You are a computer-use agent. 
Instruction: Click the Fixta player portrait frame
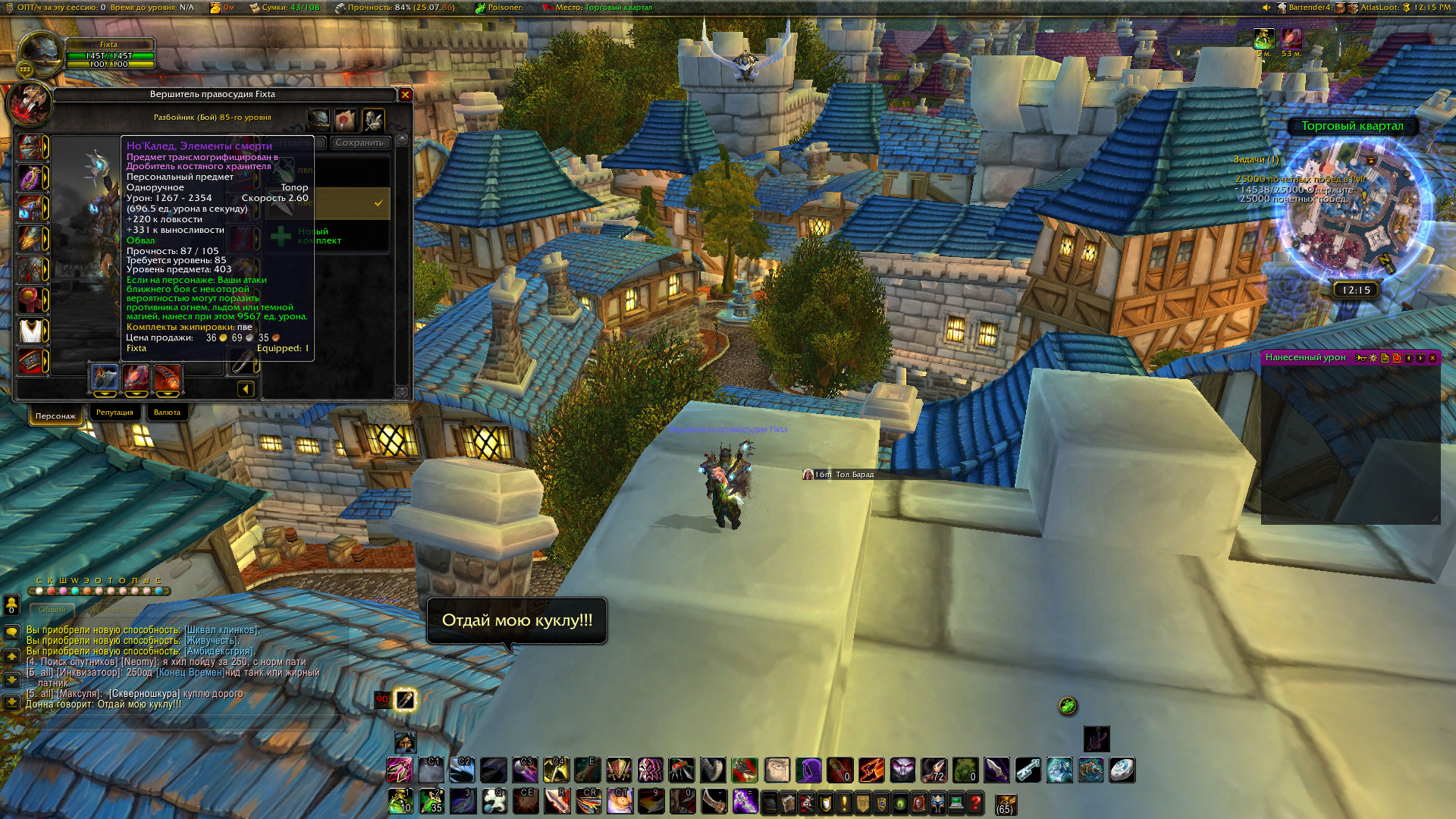(40, 55)
